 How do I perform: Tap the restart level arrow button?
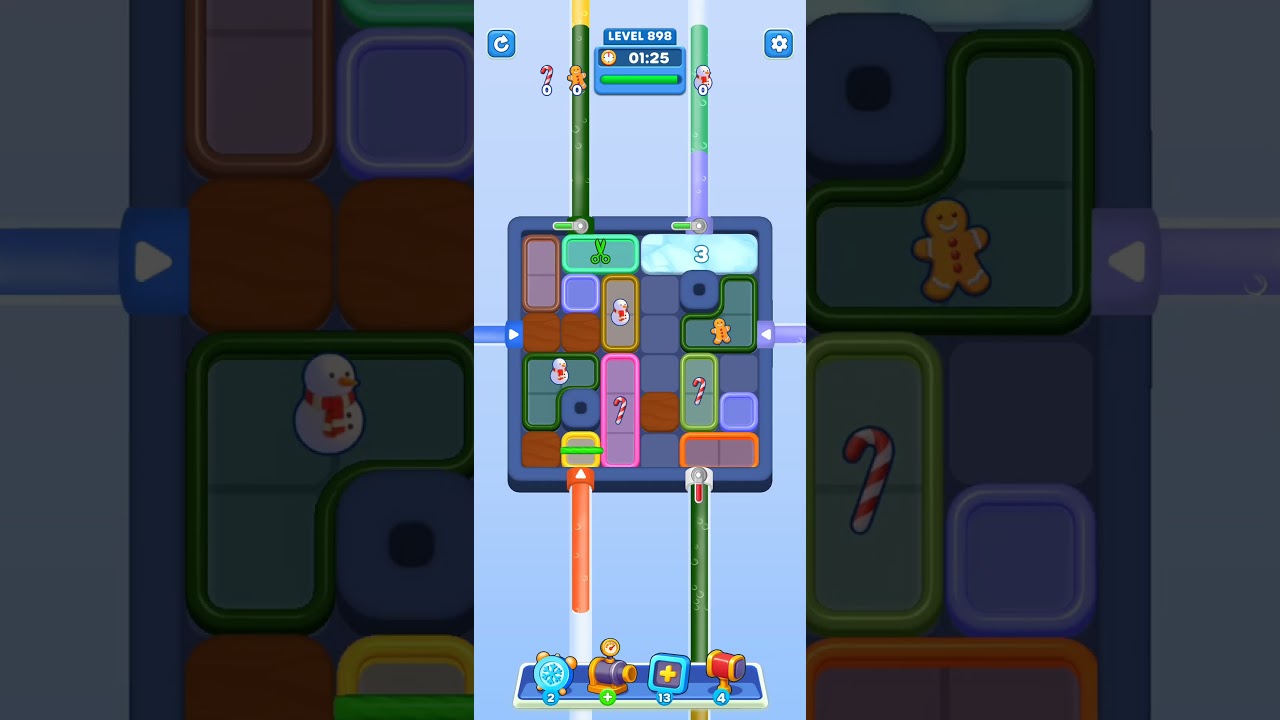[501, 44]
